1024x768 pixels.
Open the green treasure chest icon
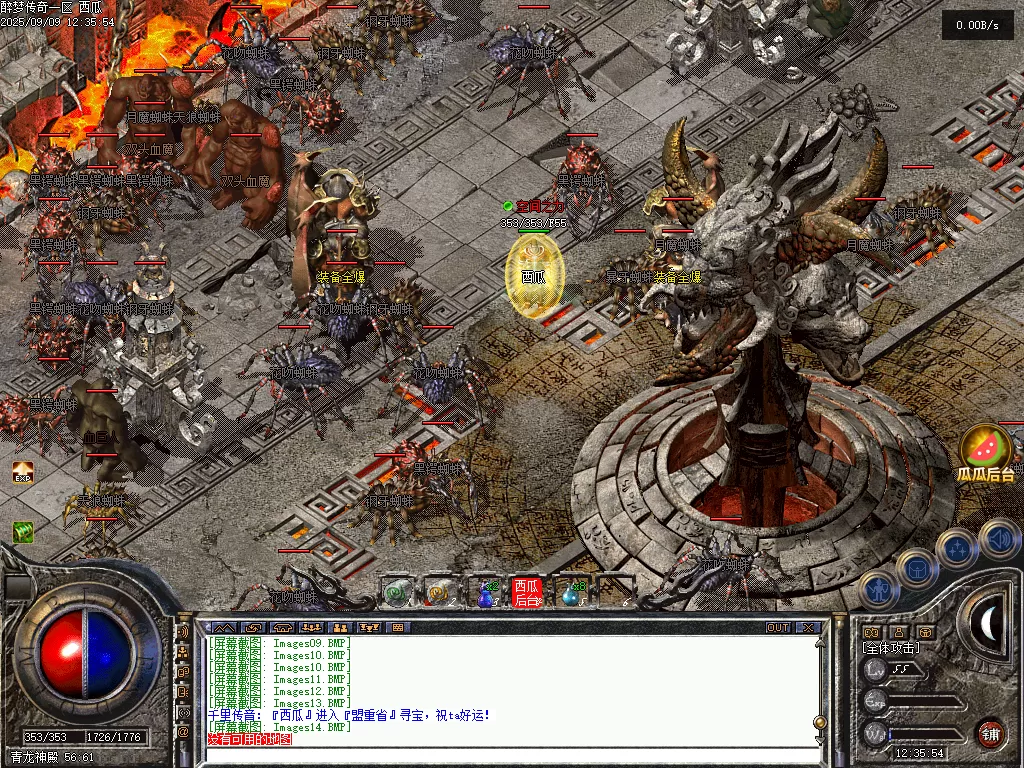[22, 531]
